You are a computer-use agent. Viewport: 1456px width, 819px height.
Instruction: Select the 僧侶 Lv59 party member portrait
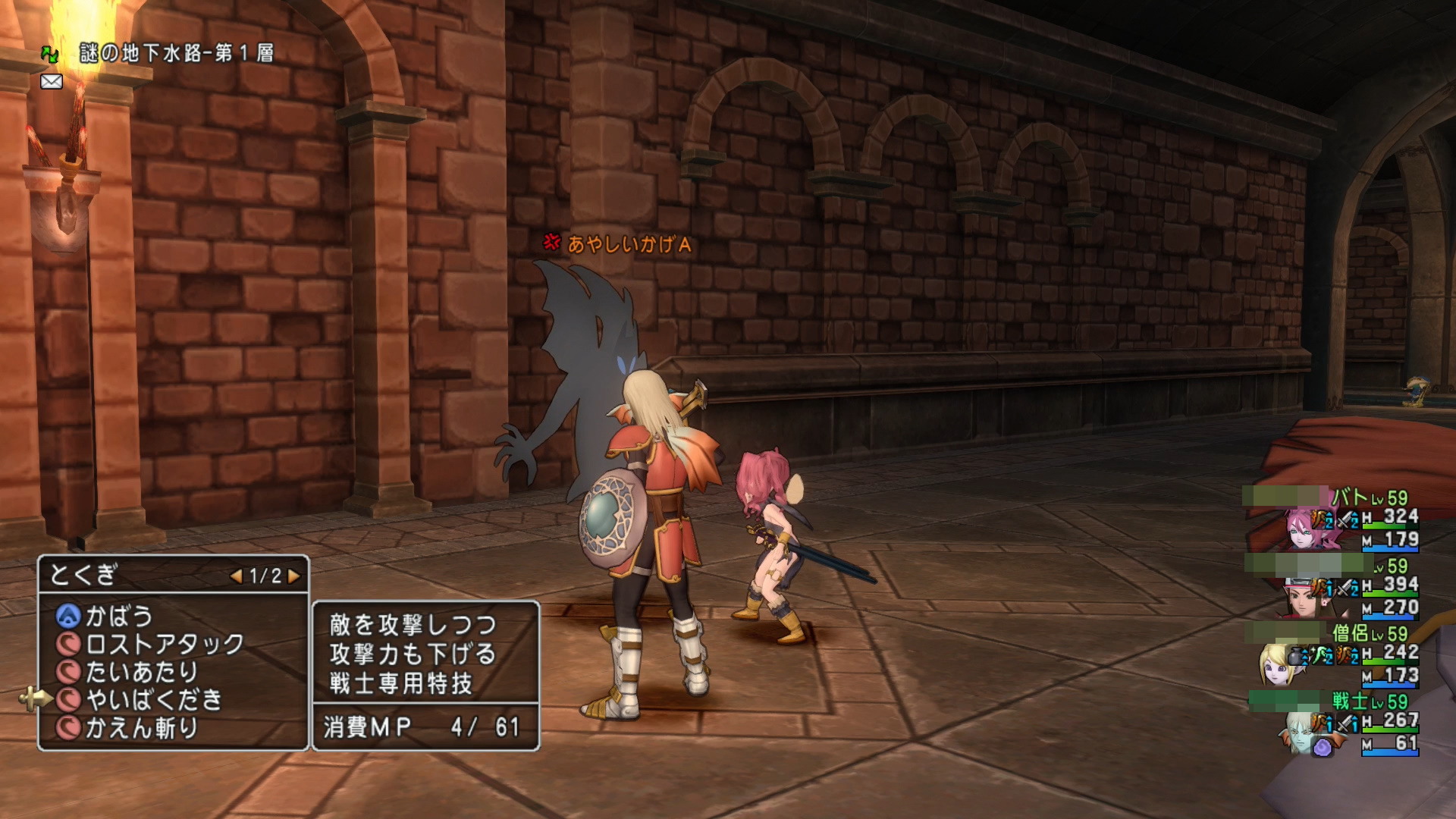pyautogui.click(x=1279, y=664)
